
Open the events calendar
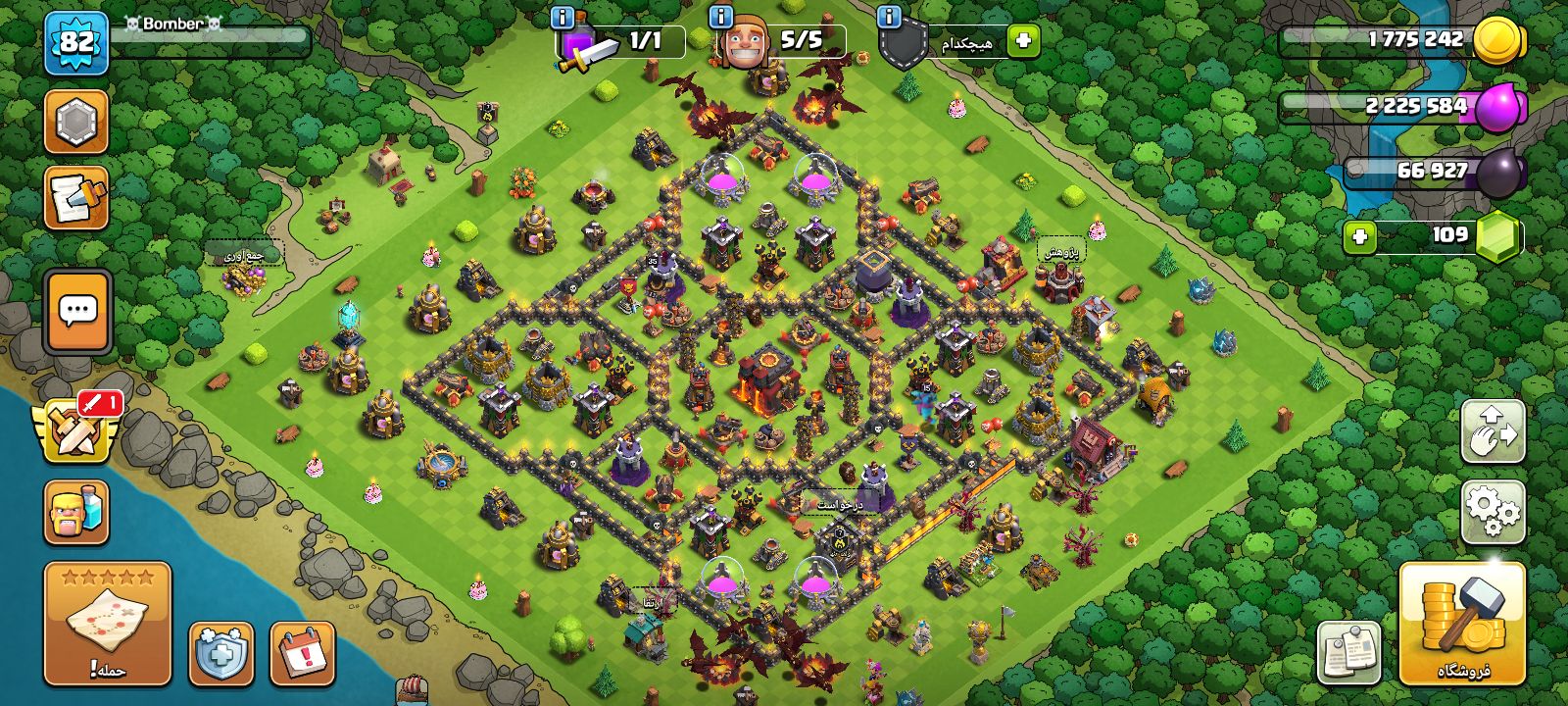point(302,652)
